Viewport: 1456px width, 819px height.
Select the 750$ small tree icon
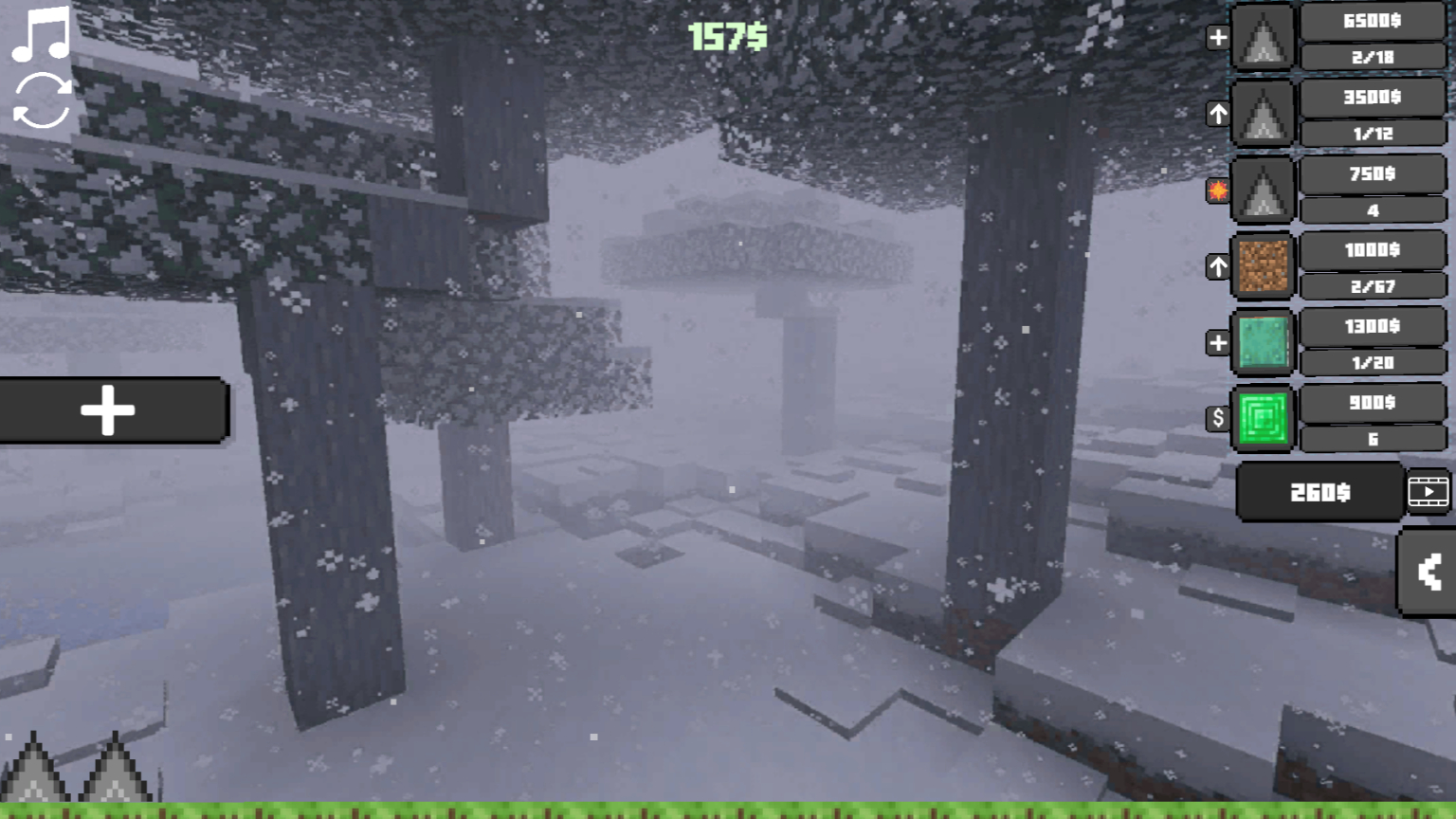click(x=1262, y=191)
